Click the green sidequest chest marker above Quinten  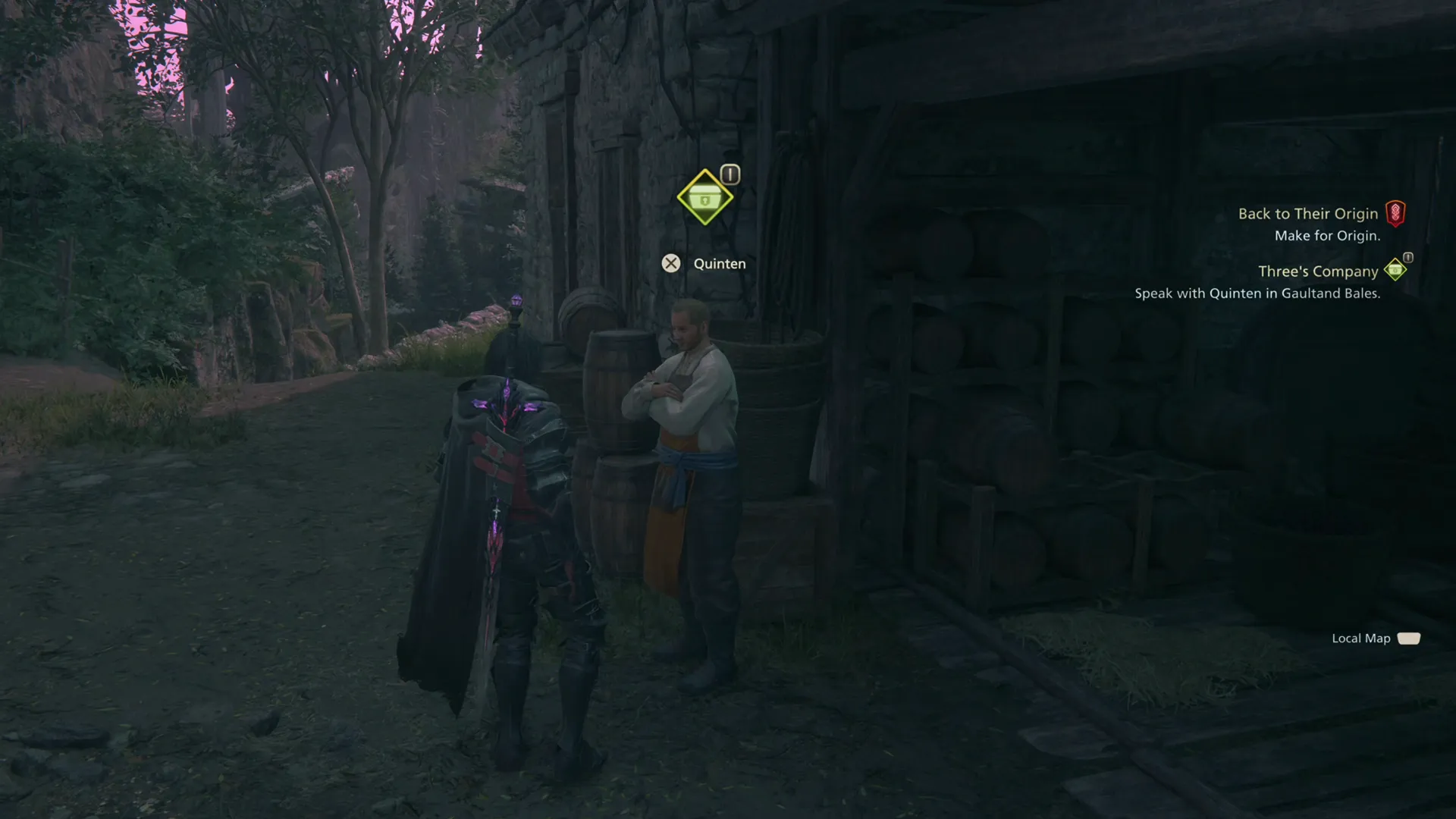pos(704,197)
